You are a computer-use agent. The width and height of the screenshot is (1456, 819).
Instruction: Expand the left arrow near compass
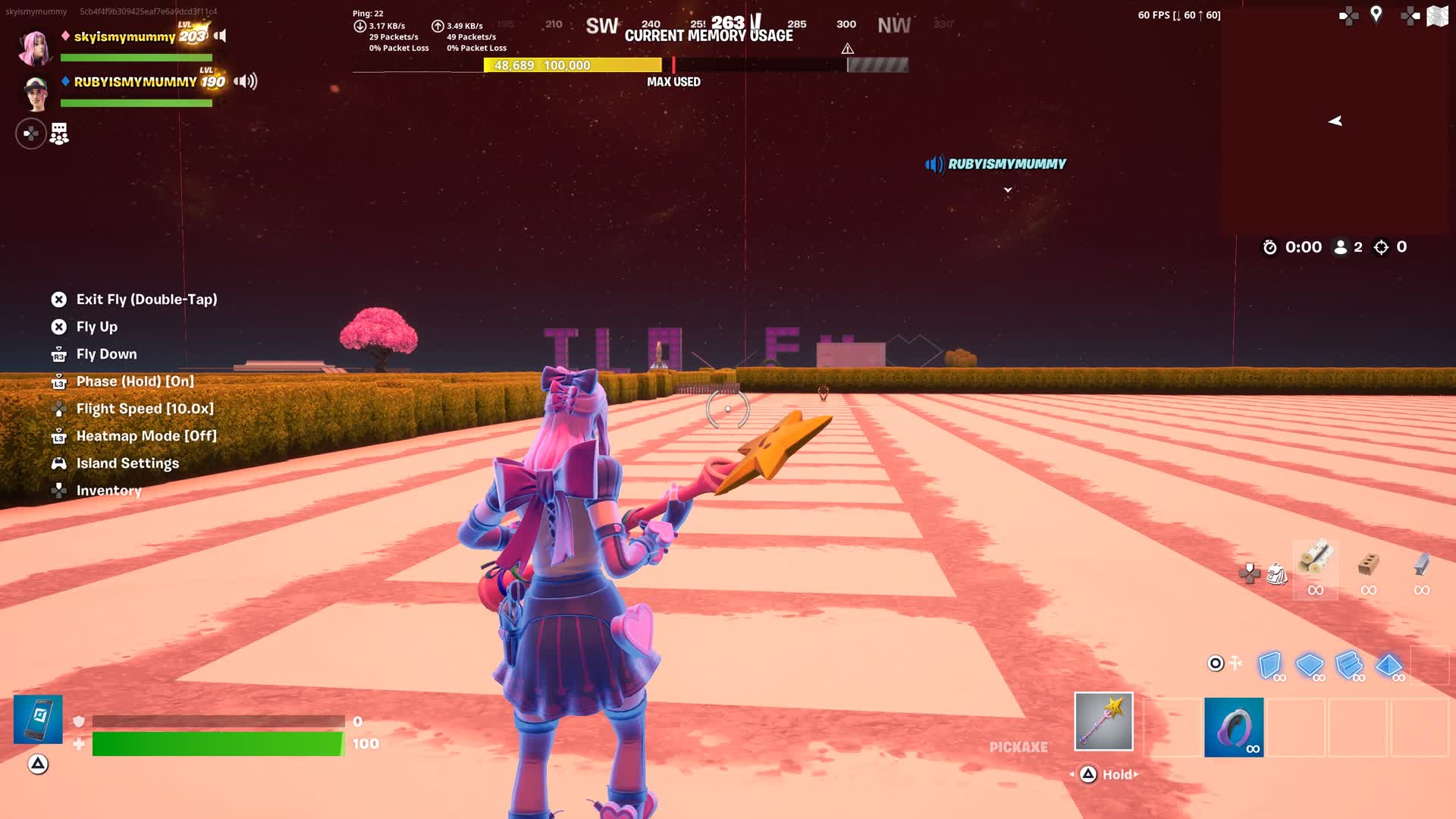point(1335,120)
